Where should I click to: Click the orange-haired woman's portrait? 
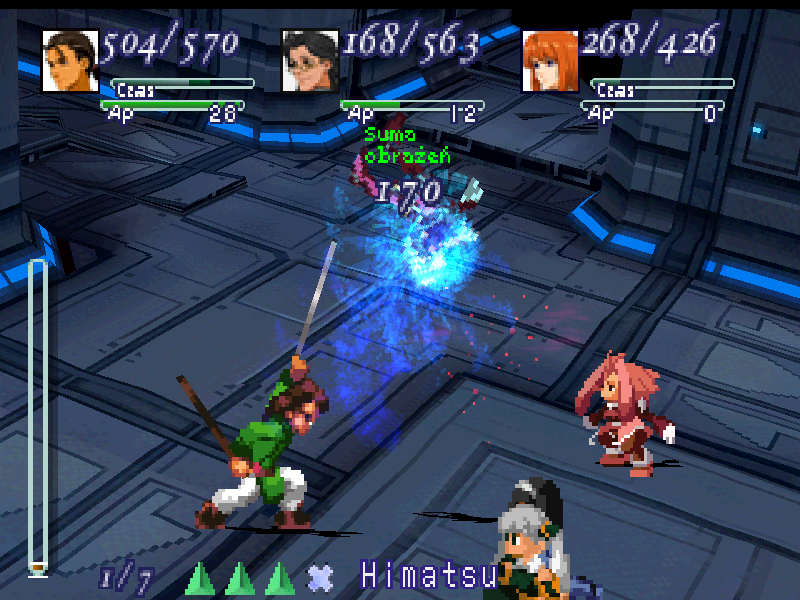pos(550,60)
